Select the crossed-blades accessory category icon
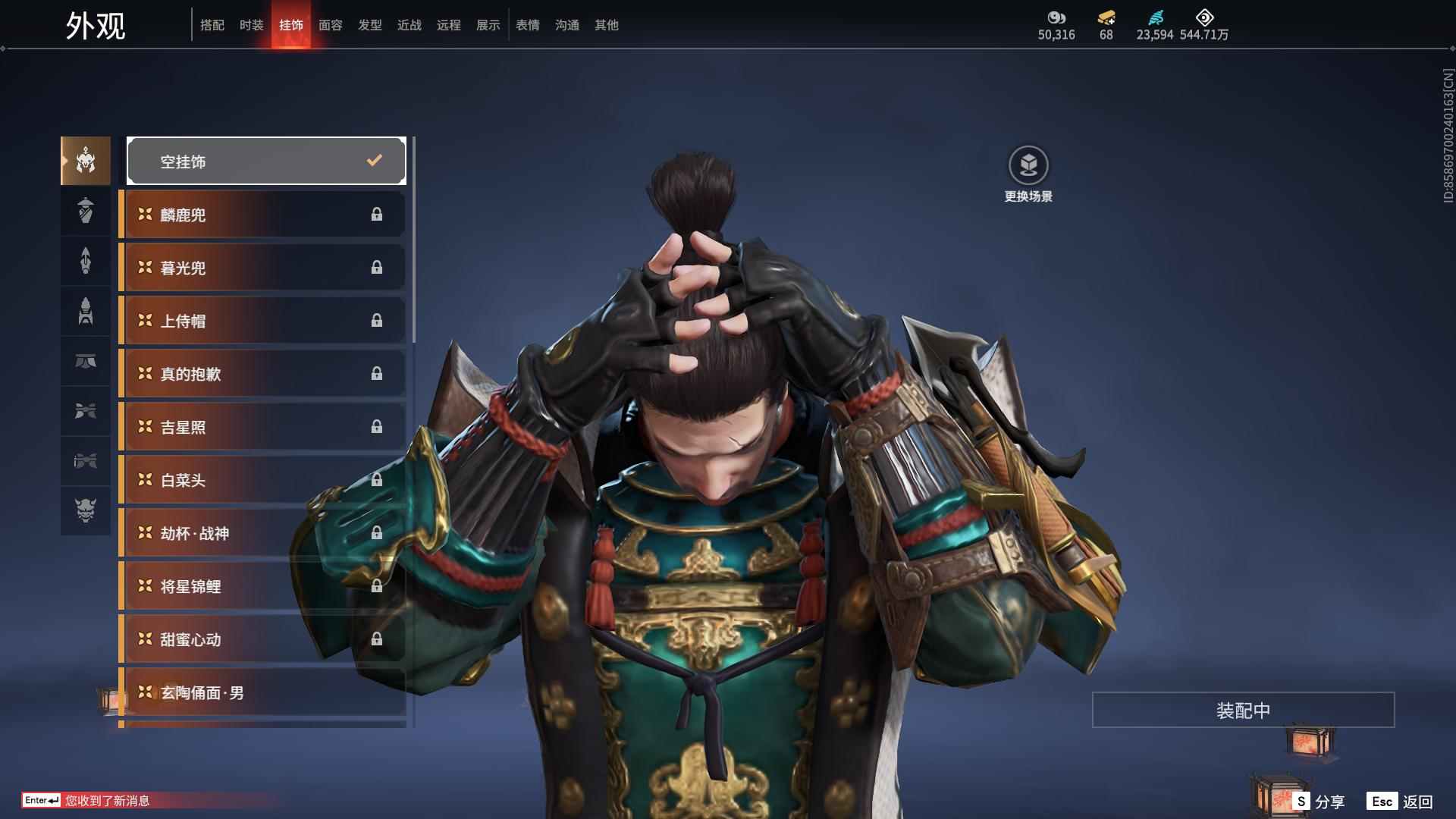The height and width of the screenshot is (819, 1456). (85, 412)
